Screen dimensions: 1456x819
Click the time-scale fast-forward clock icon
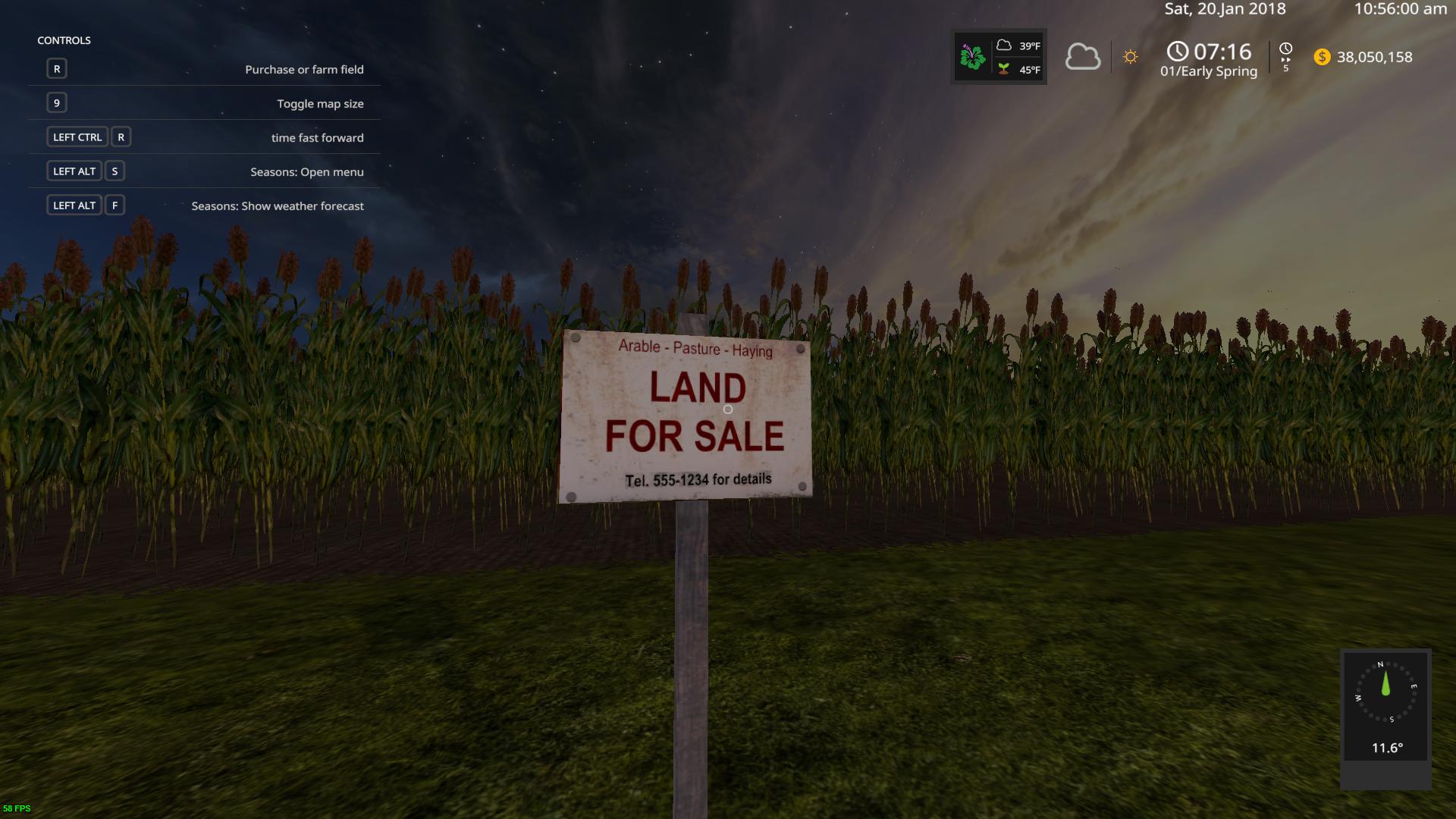click(1285, 50)
